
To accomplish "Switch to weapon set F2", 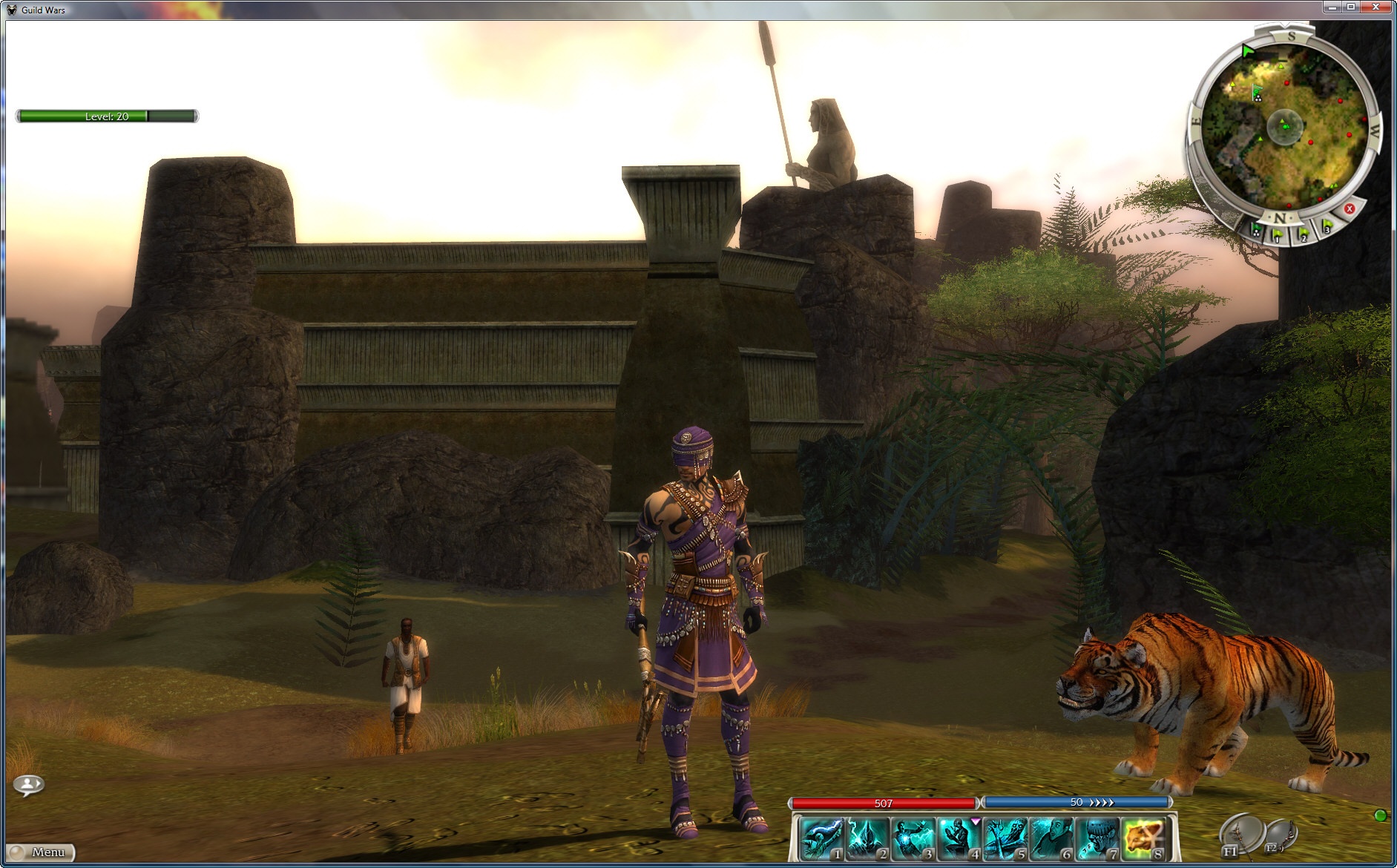I will pyautogui.click(x=1280, y=835).
